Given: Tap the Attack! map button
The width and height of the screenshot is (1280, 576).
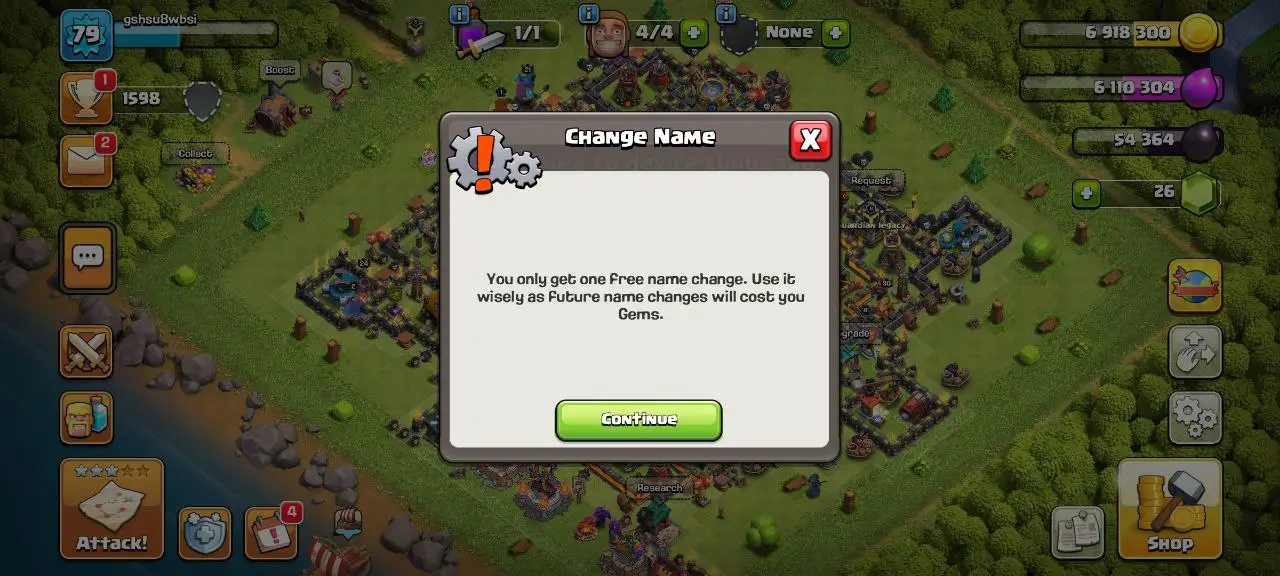Looking at the screenshot, I should coord(112,508).
